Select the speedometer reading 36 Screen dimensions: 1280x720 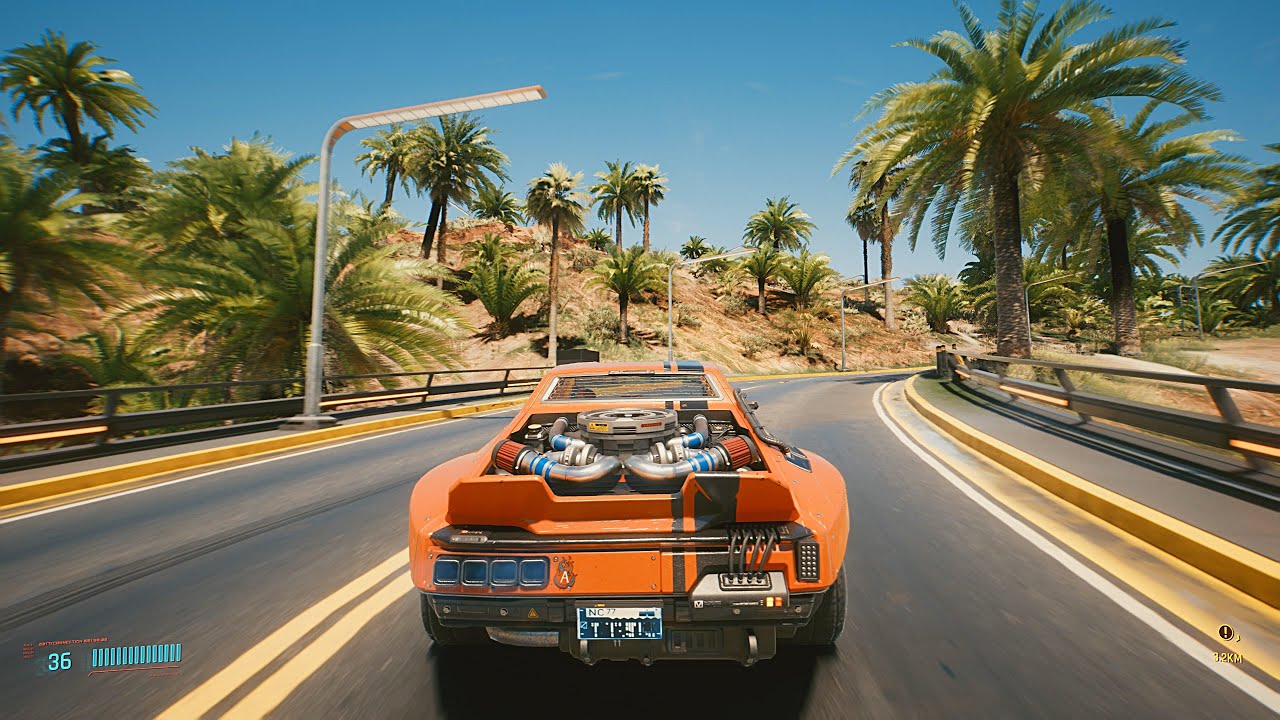pos(58,658)
